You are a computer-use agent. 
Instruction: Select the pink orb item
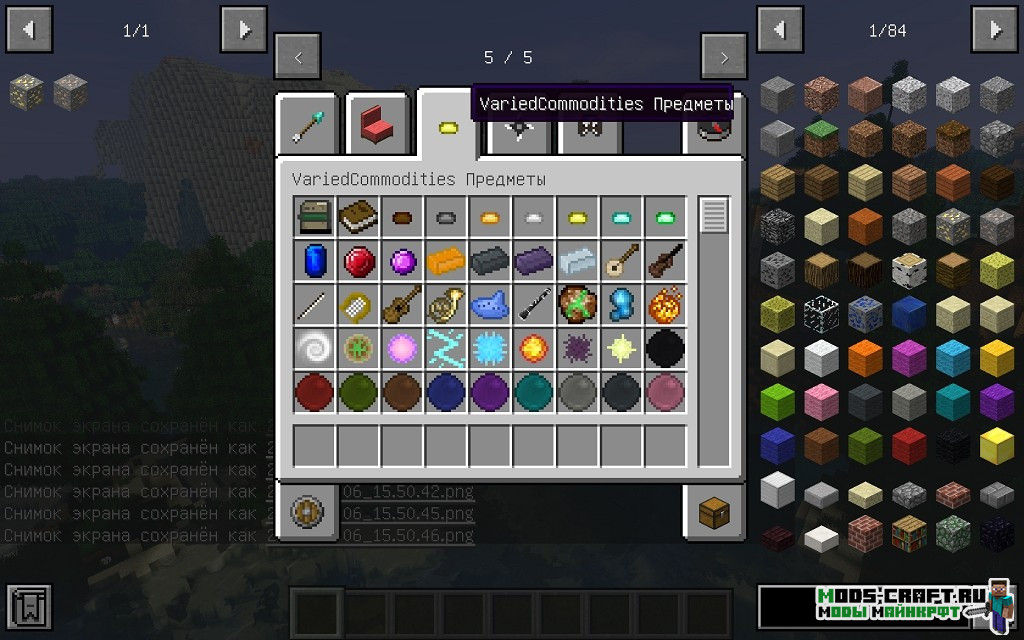pos(665,393)
